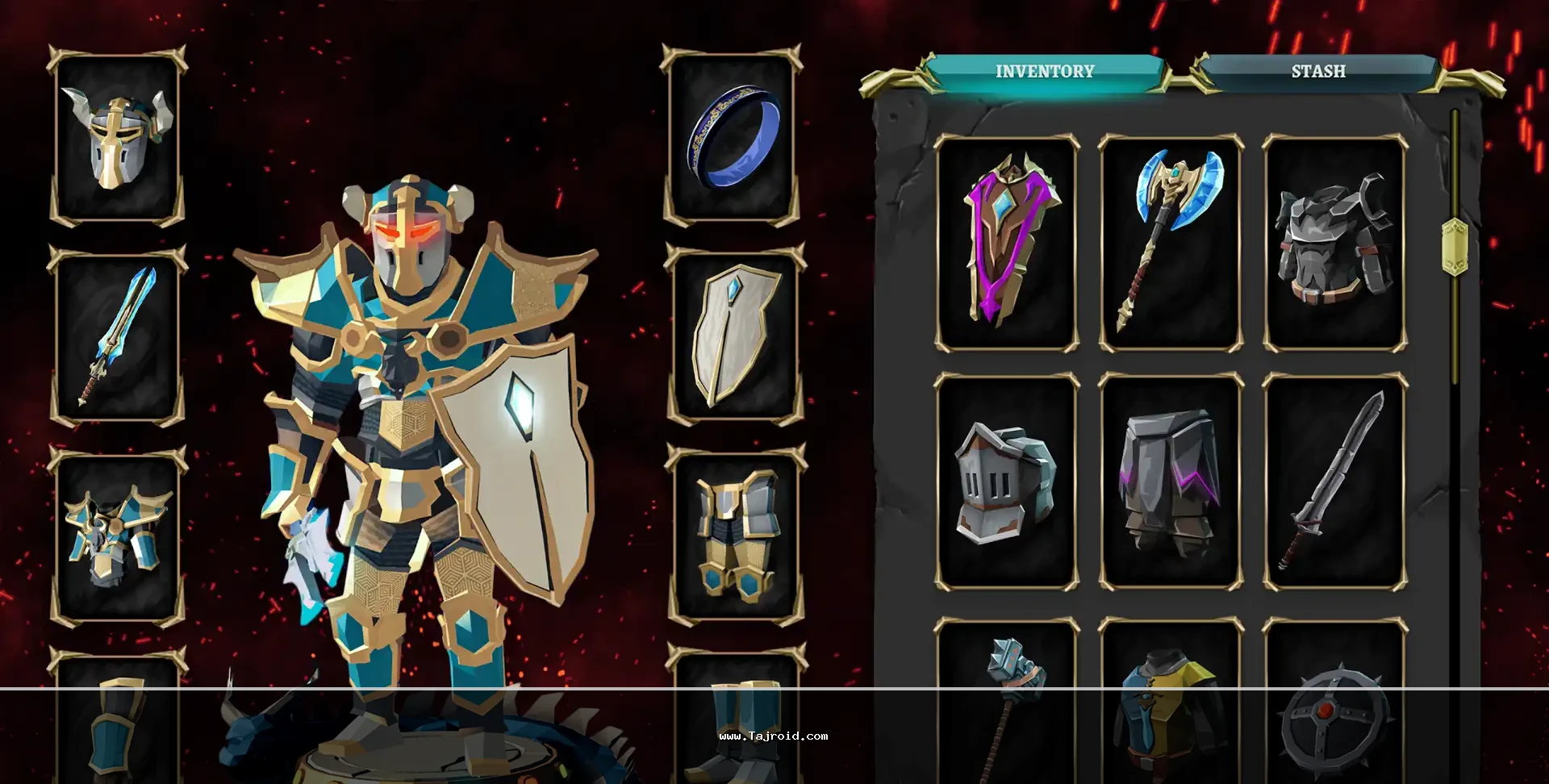This screenshot has width=1549, height=784.
Task: Pick the purple-trimmed shield in inventory
Action: pyautogui.click(x=1007, y=244)
